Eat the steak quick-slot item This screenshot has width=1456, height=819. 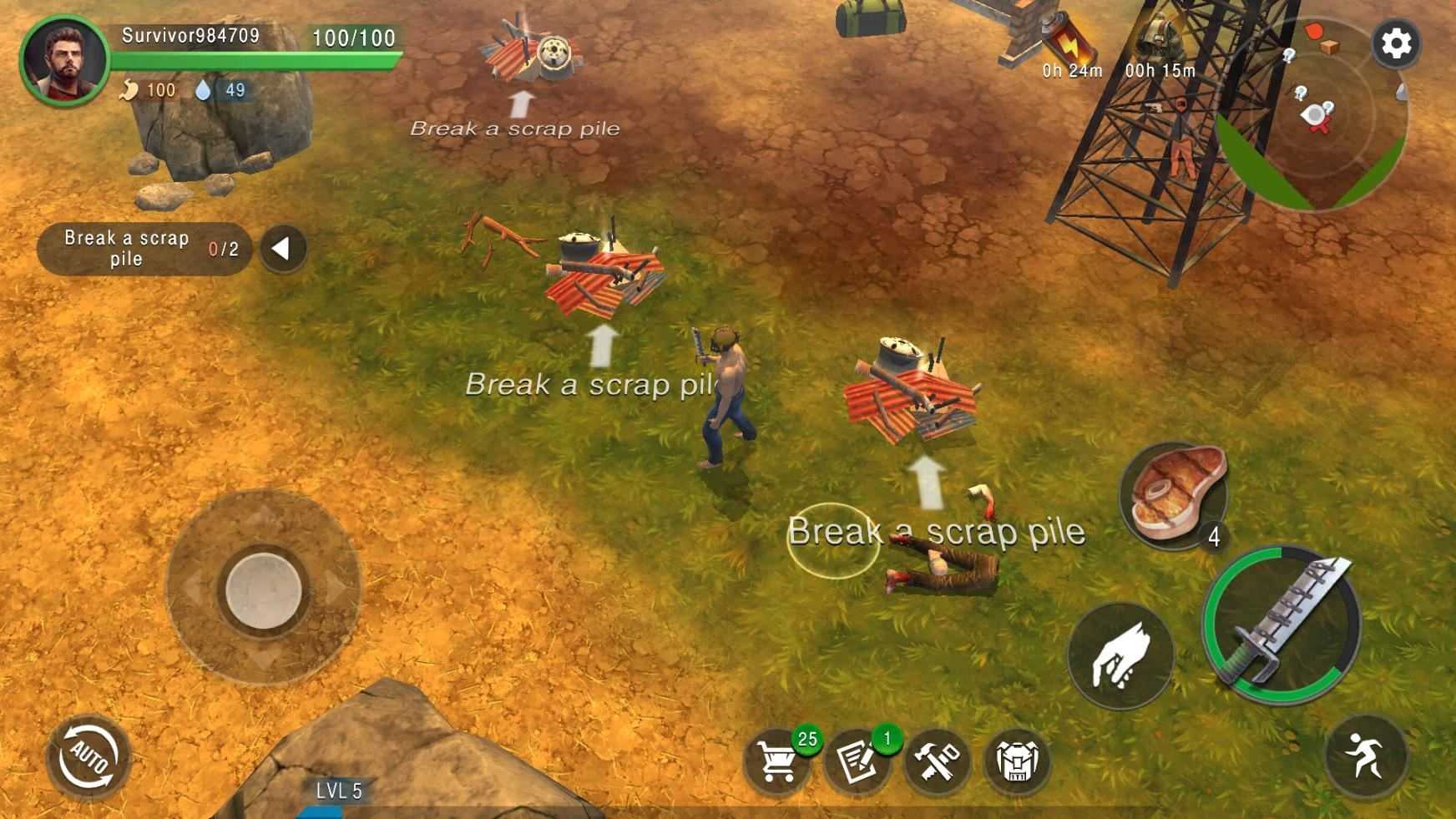coord(1174,496)
